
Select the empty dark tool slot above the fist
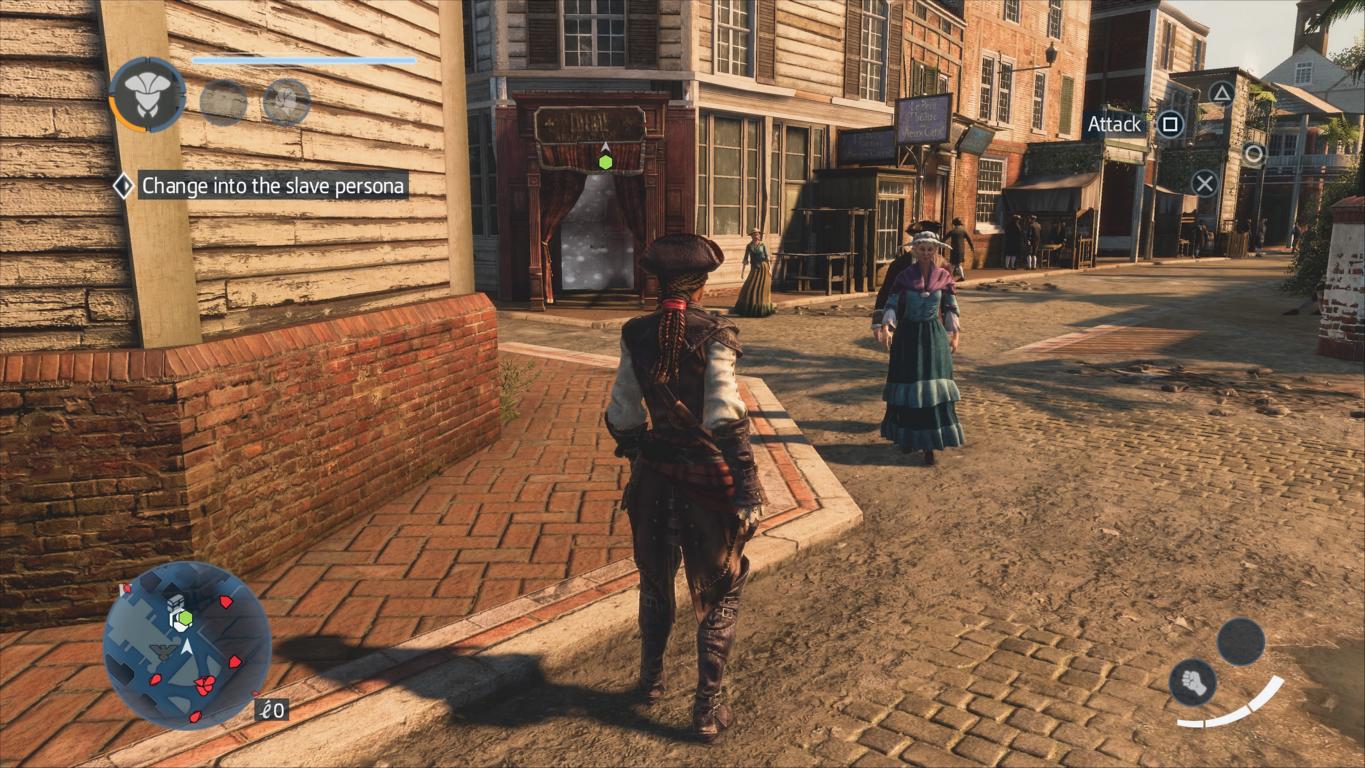coord(1241,641)
